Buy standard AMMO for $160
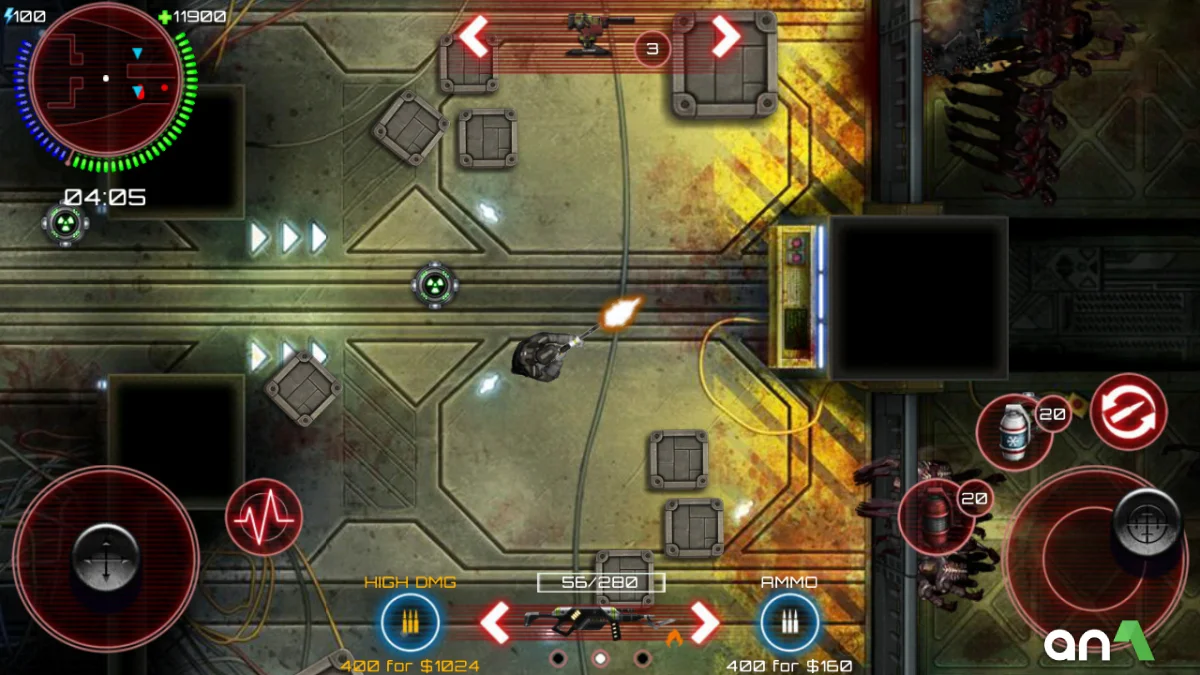The width and height of the screenshot is (1200, 675). [789, 623]
